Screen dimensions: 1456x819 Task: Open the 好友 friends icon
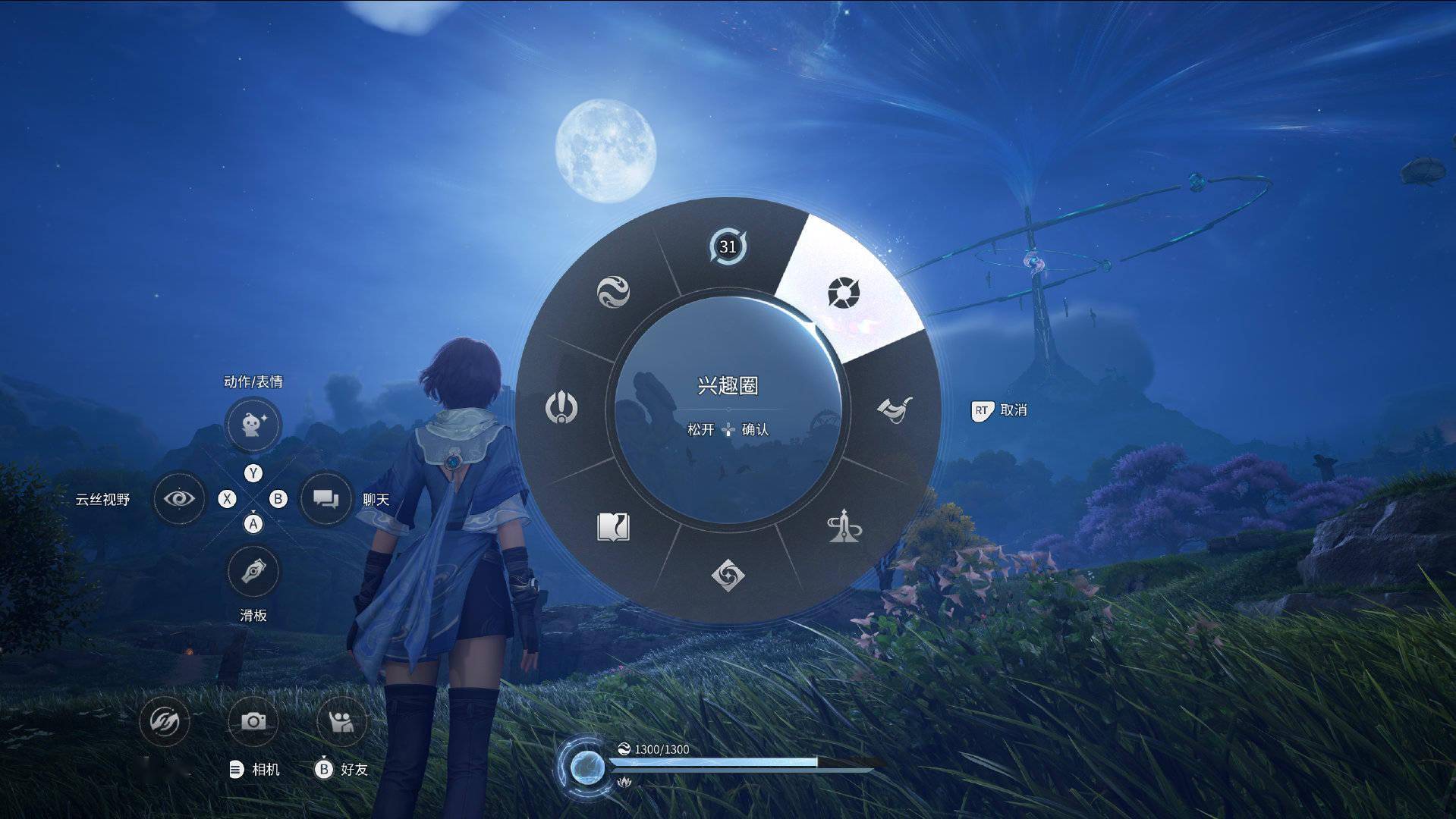click(x=341, y=720)
